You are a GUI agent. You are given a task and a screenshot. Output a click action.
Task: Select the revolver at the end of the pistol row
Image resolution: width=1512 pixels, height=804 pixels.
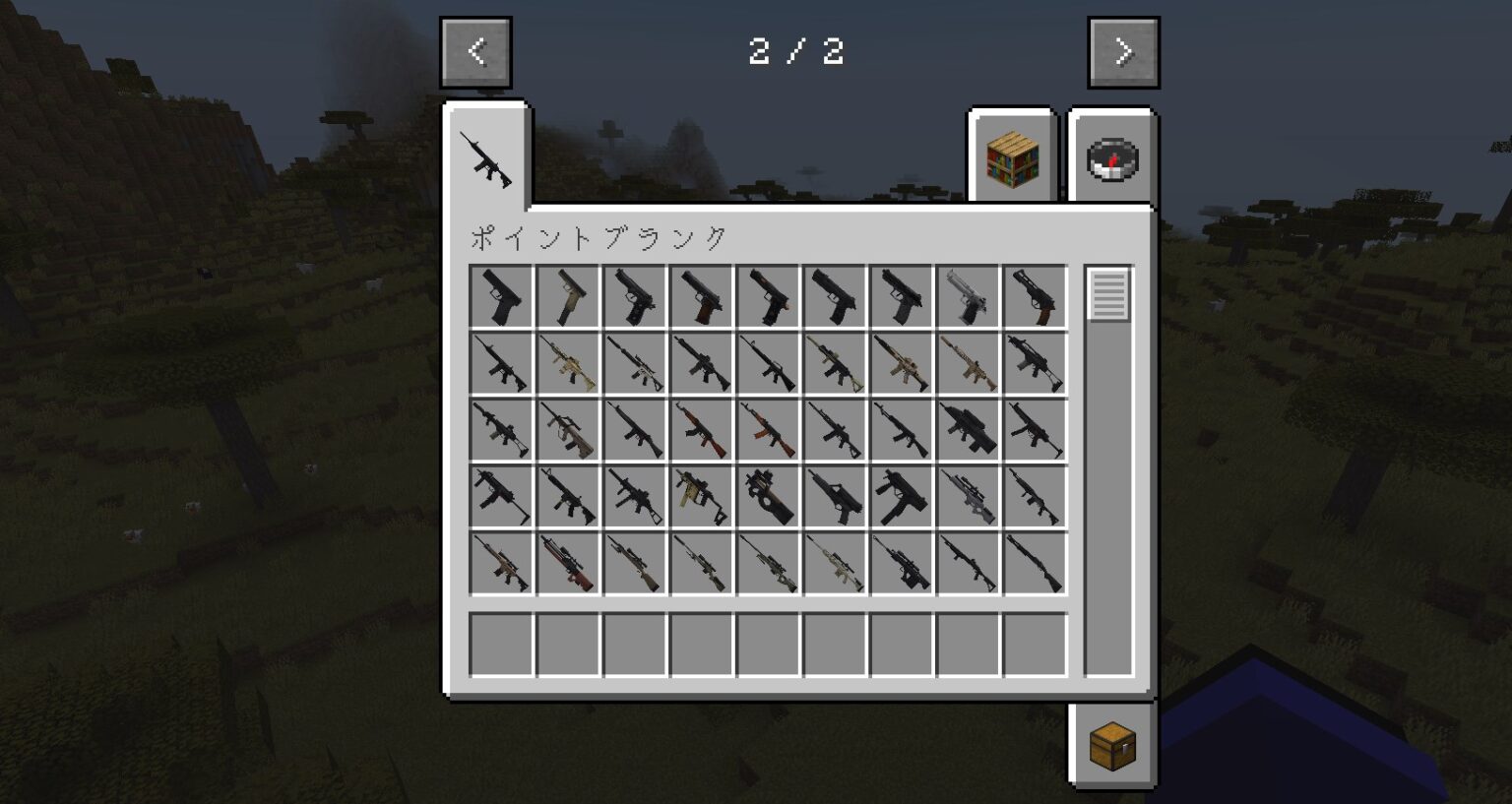point(1035,295)
